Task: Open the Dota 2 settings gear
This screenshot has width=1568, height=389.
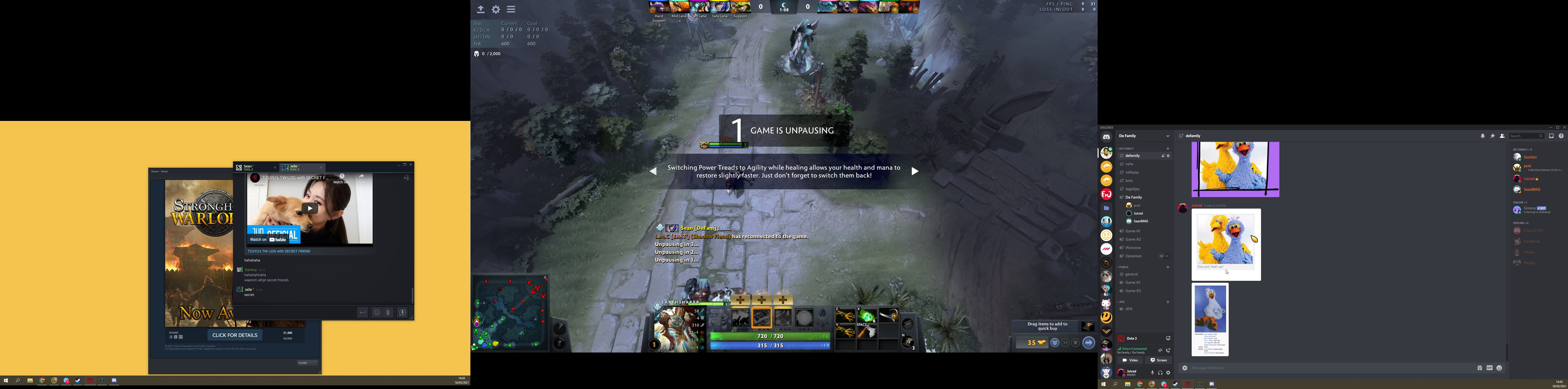Action: click(x=496, y=10)
